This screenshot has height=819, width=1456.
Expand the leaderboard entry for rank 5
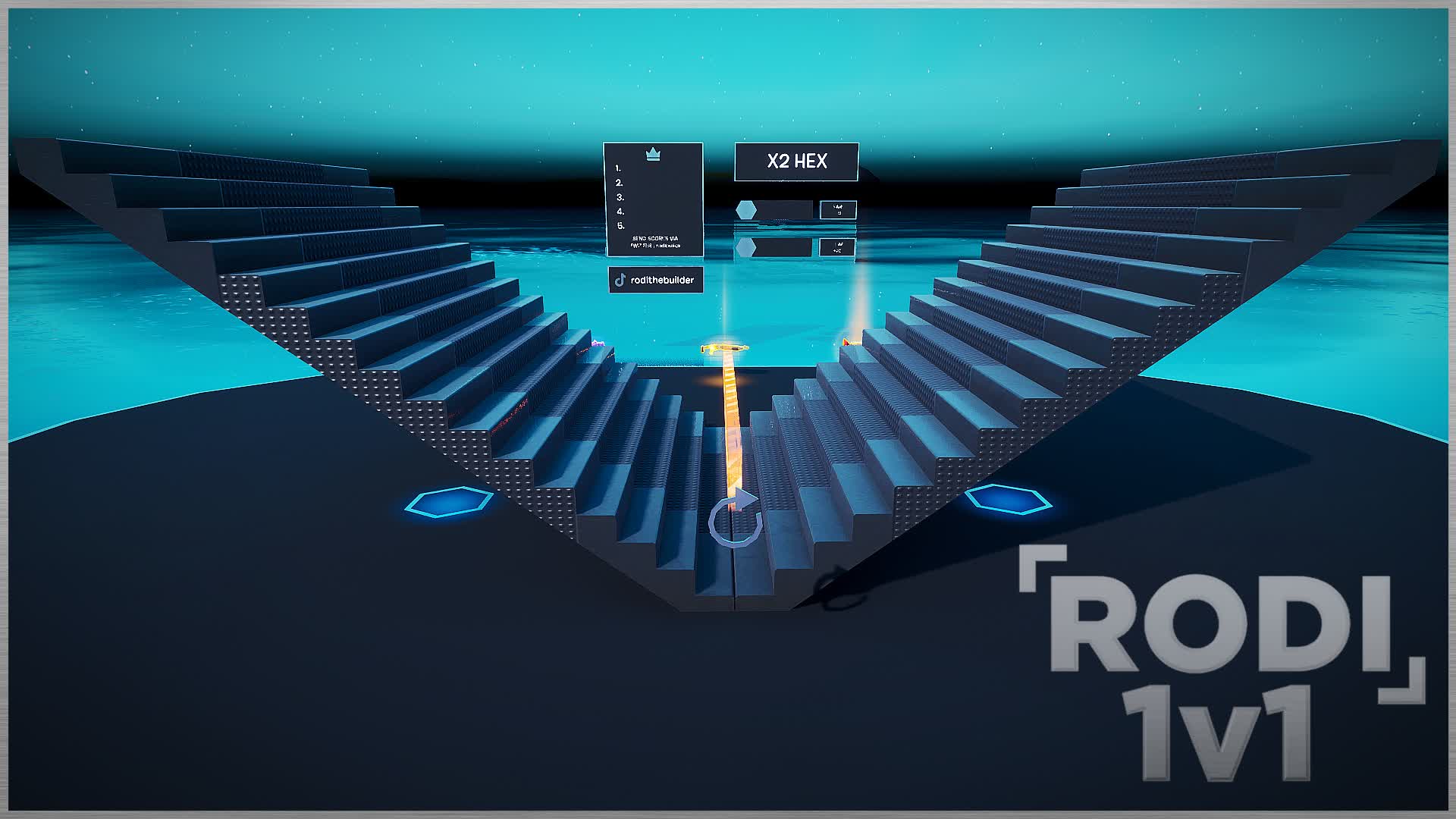coord(619,224)
